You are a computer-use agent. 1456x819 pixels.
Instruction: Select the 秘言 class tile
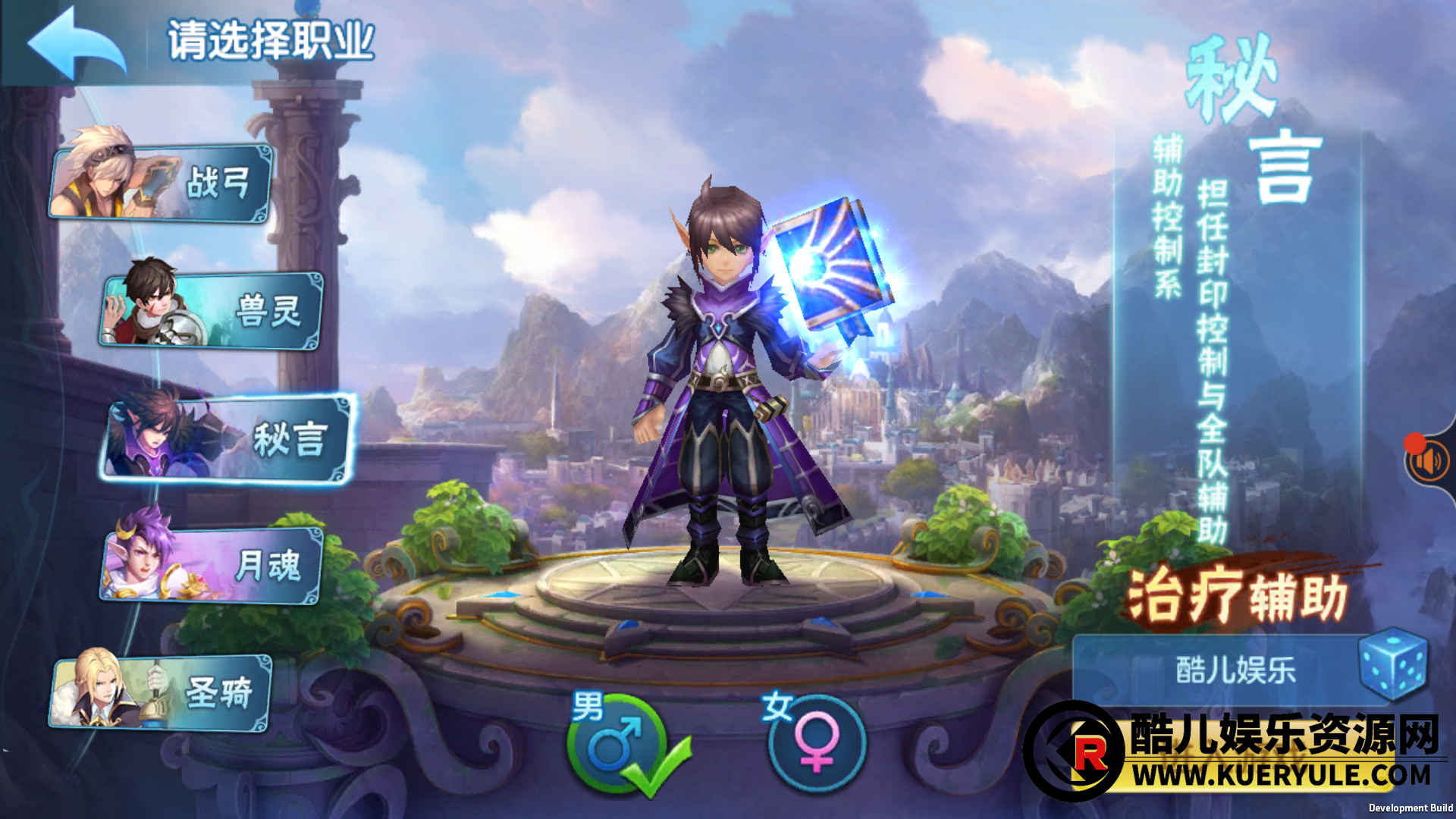[229, 440]
